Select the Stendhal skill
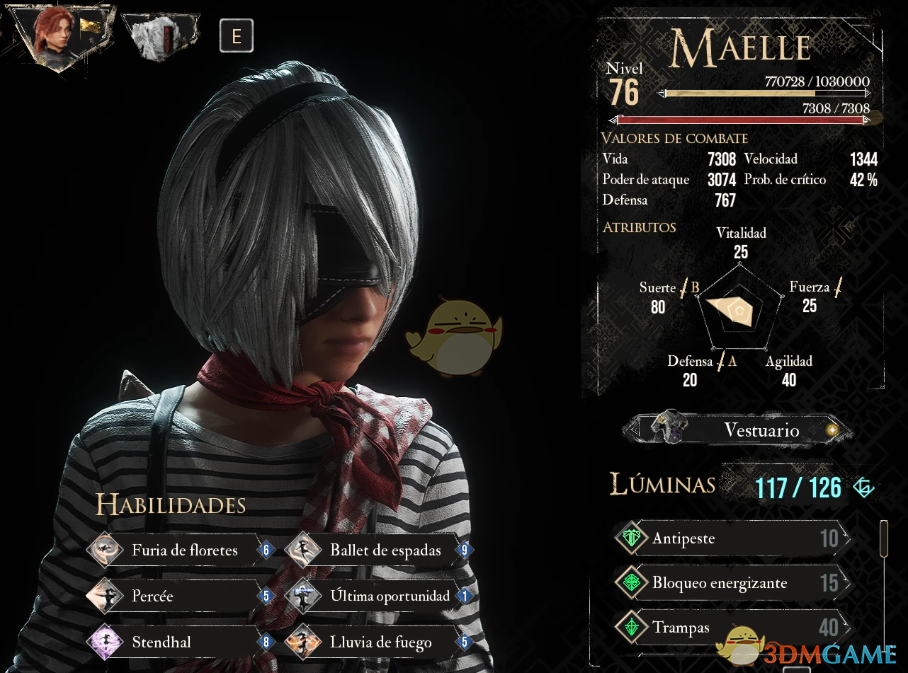This screenshot has height=673, width=908. pos(180,641)
